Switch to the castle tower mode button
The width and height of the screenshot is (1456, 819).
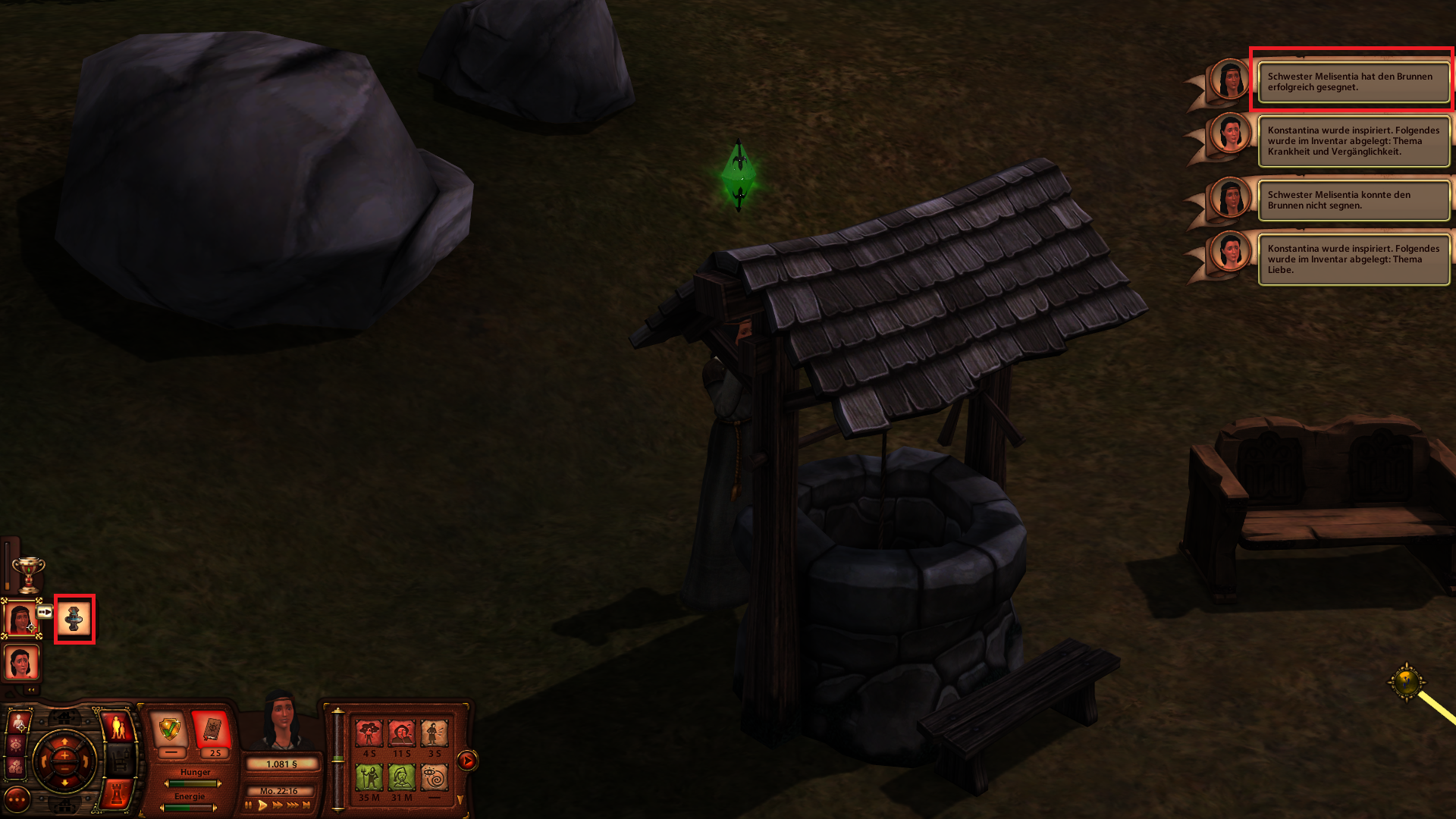point(117,793)
